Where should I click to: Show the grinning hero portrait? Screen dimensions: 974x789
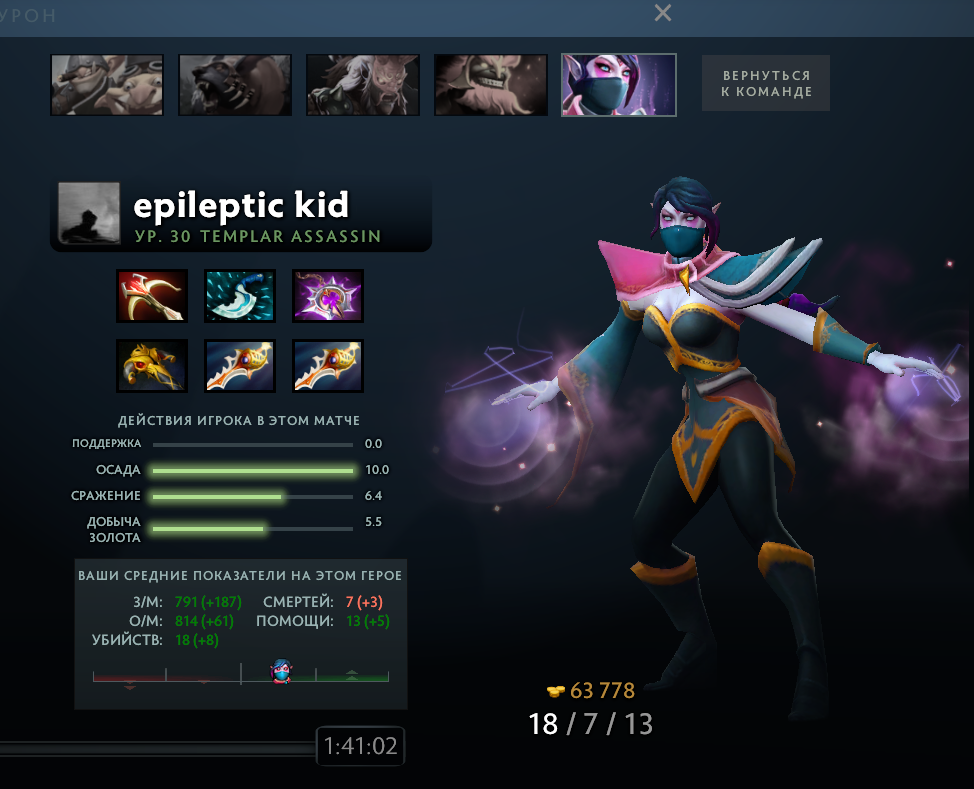point(490,84)
